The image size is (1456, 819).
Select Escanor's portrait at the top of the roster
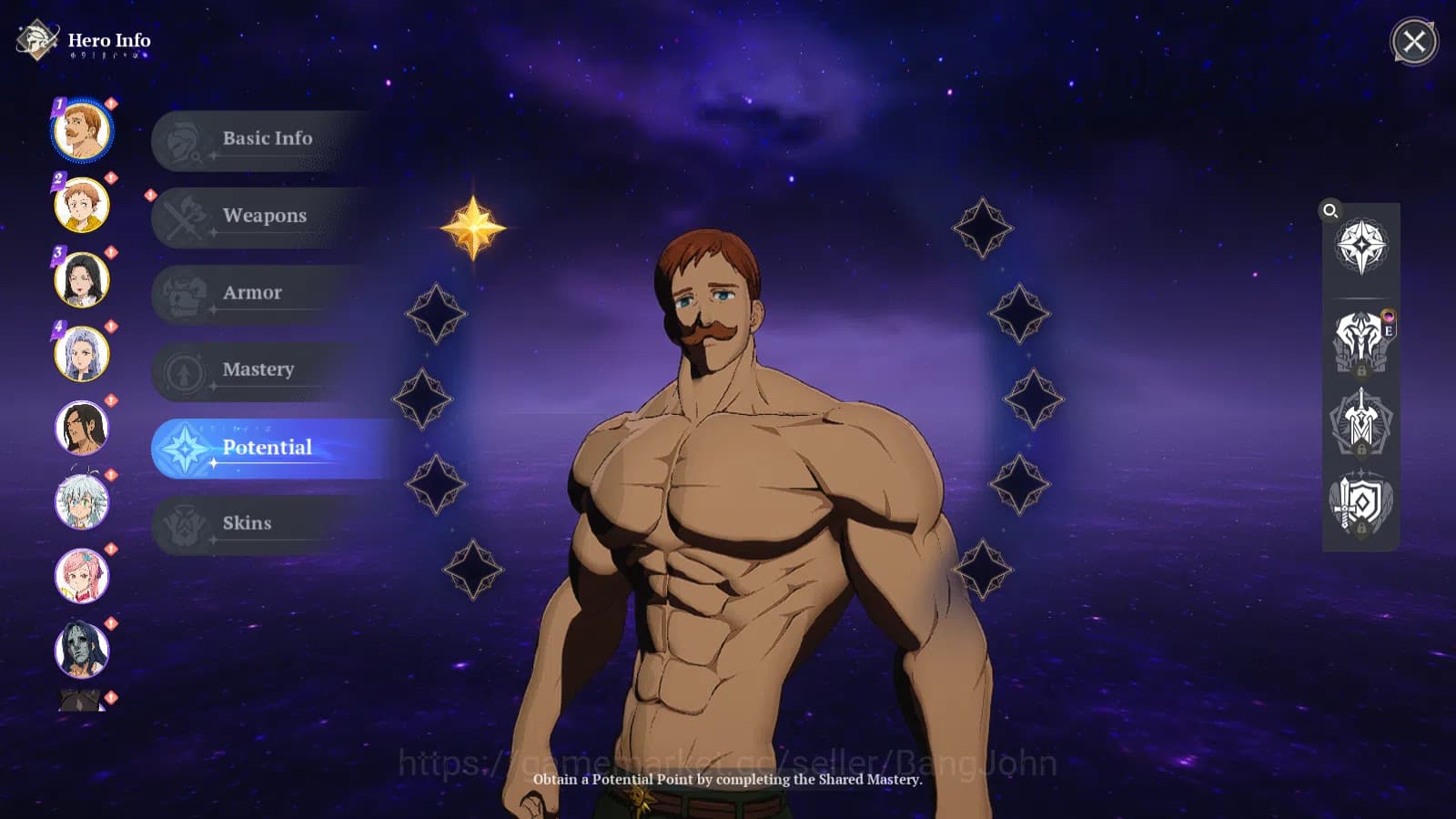(83, 130)
